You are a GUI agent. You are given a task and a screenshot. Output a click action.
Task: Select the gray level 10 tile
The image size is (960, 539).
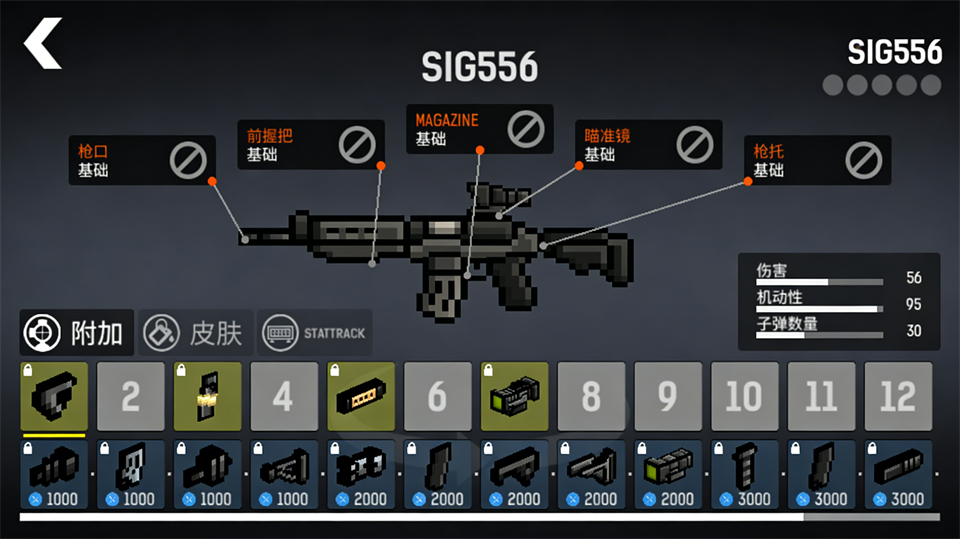click(x=744, y=396)
